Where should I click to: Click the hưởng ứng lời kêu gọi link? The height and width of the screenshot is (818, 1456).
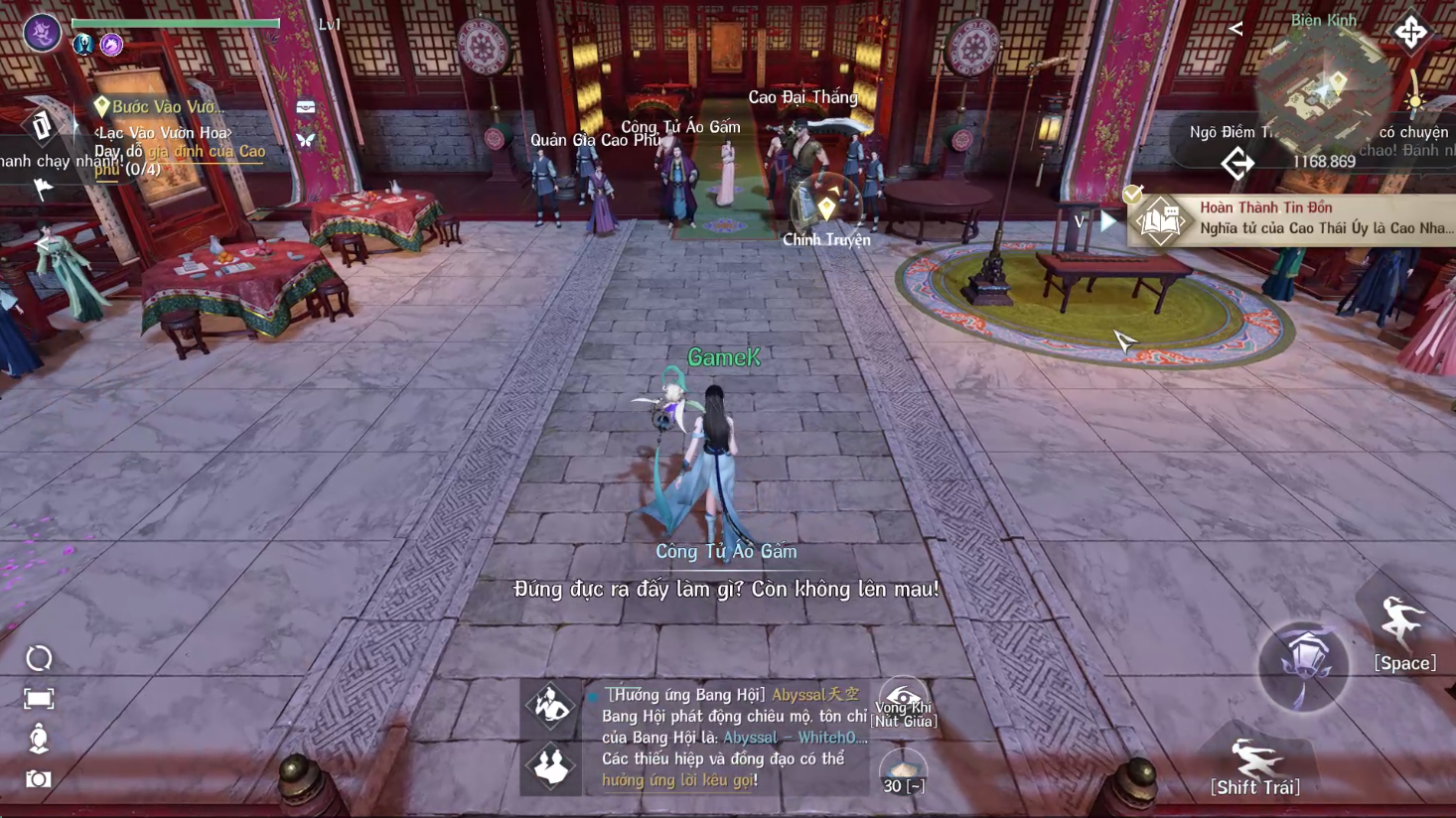coord(677,780)
